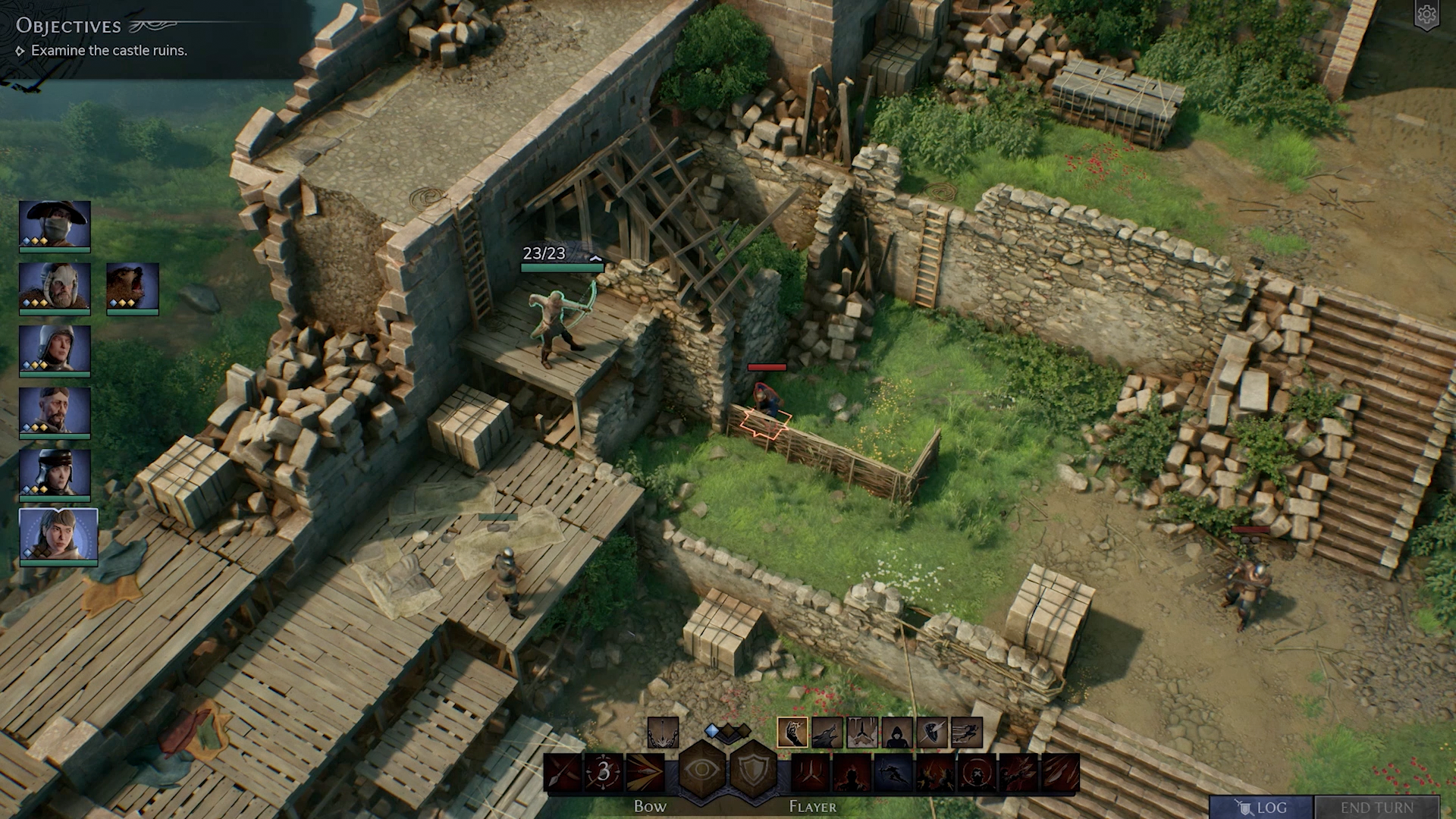This screenshot has width=1456, height=819.
Task: Select the masked wide-hat character portrait
Action: (55, 224)
